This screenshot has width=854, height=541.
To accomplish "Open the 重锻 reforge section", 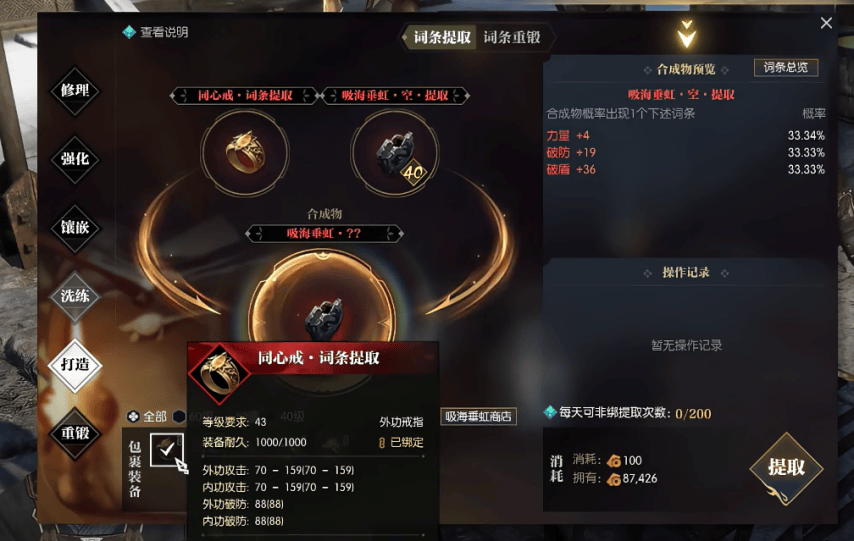I will coord(75,433).
